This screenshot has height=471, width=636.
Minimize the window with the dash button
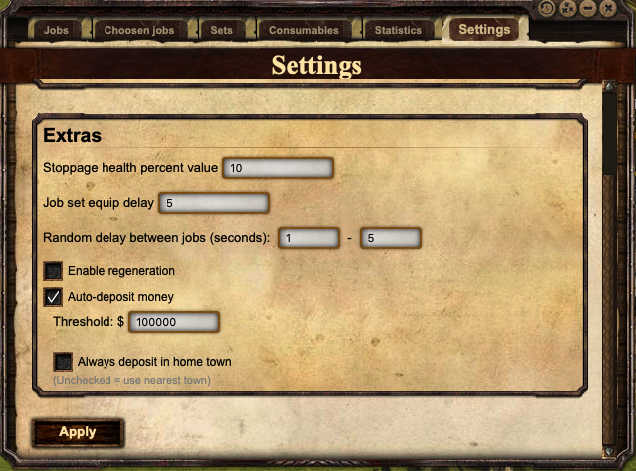588,9
